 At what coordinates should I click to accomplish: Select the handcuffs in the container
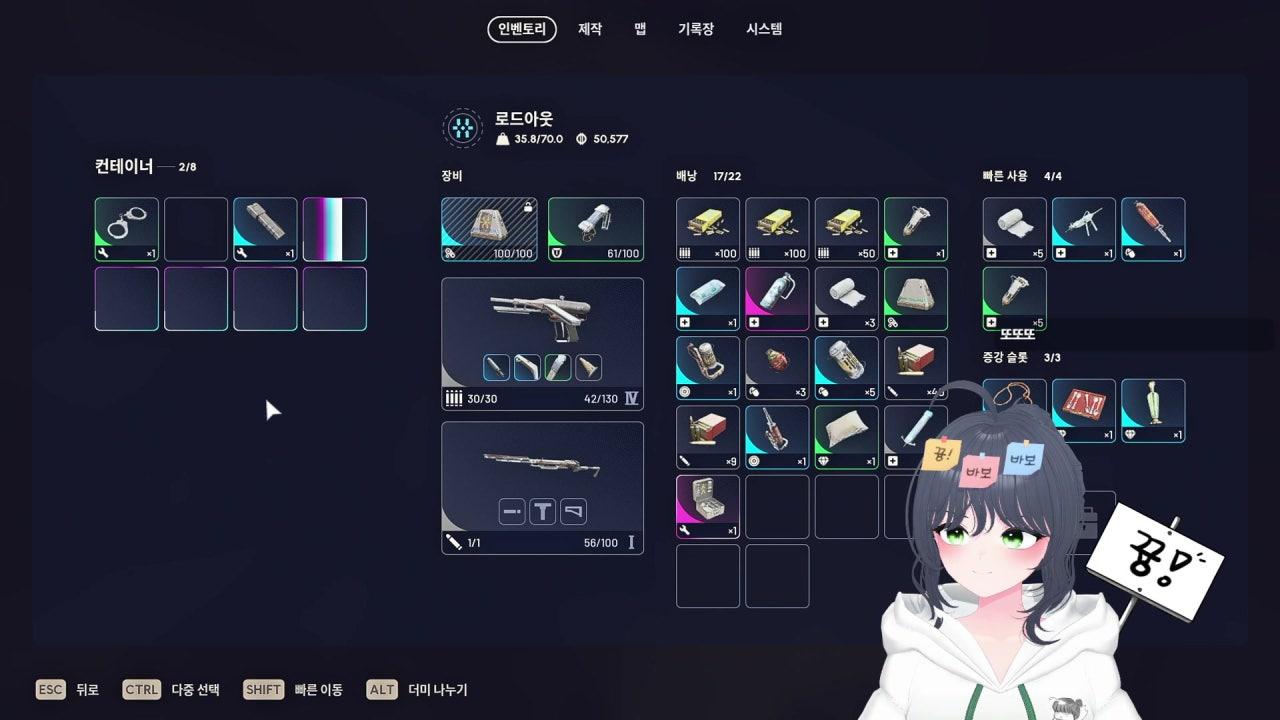click(127, 229)
